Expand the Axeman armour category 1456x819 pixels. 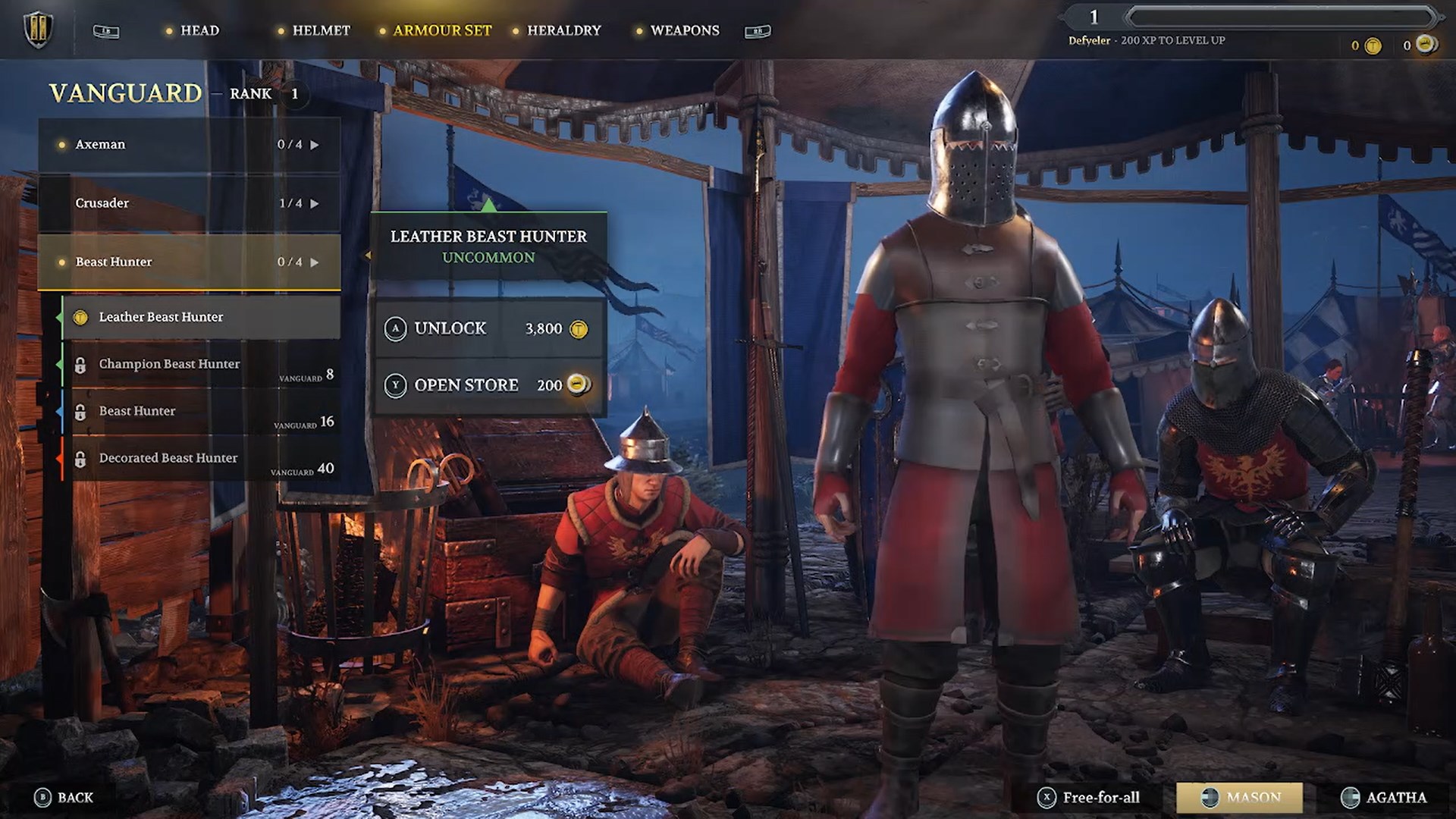click(190, 145)
